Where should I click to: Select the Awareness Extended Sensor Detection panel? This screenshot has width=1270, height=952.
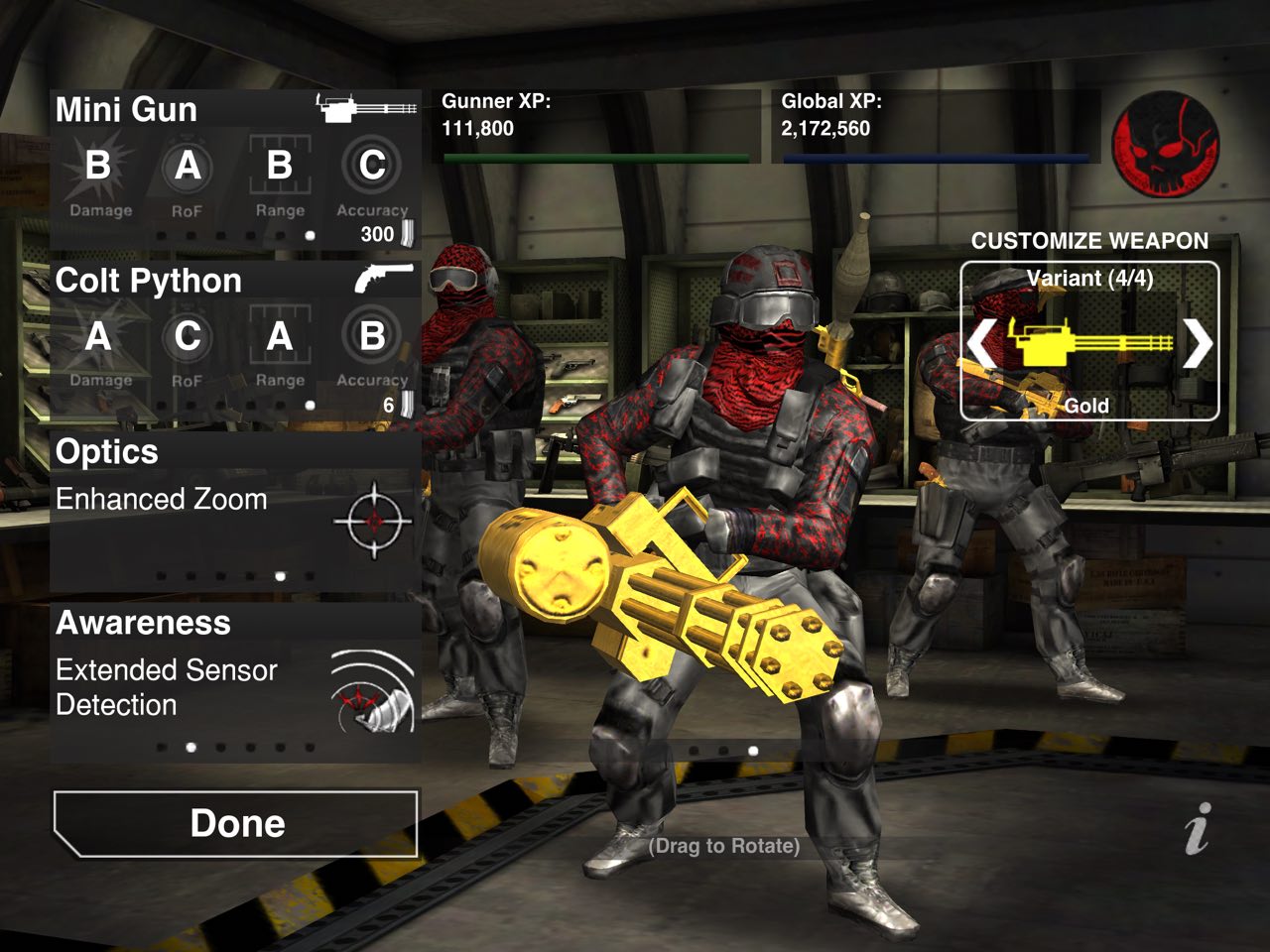click(235, 683)
